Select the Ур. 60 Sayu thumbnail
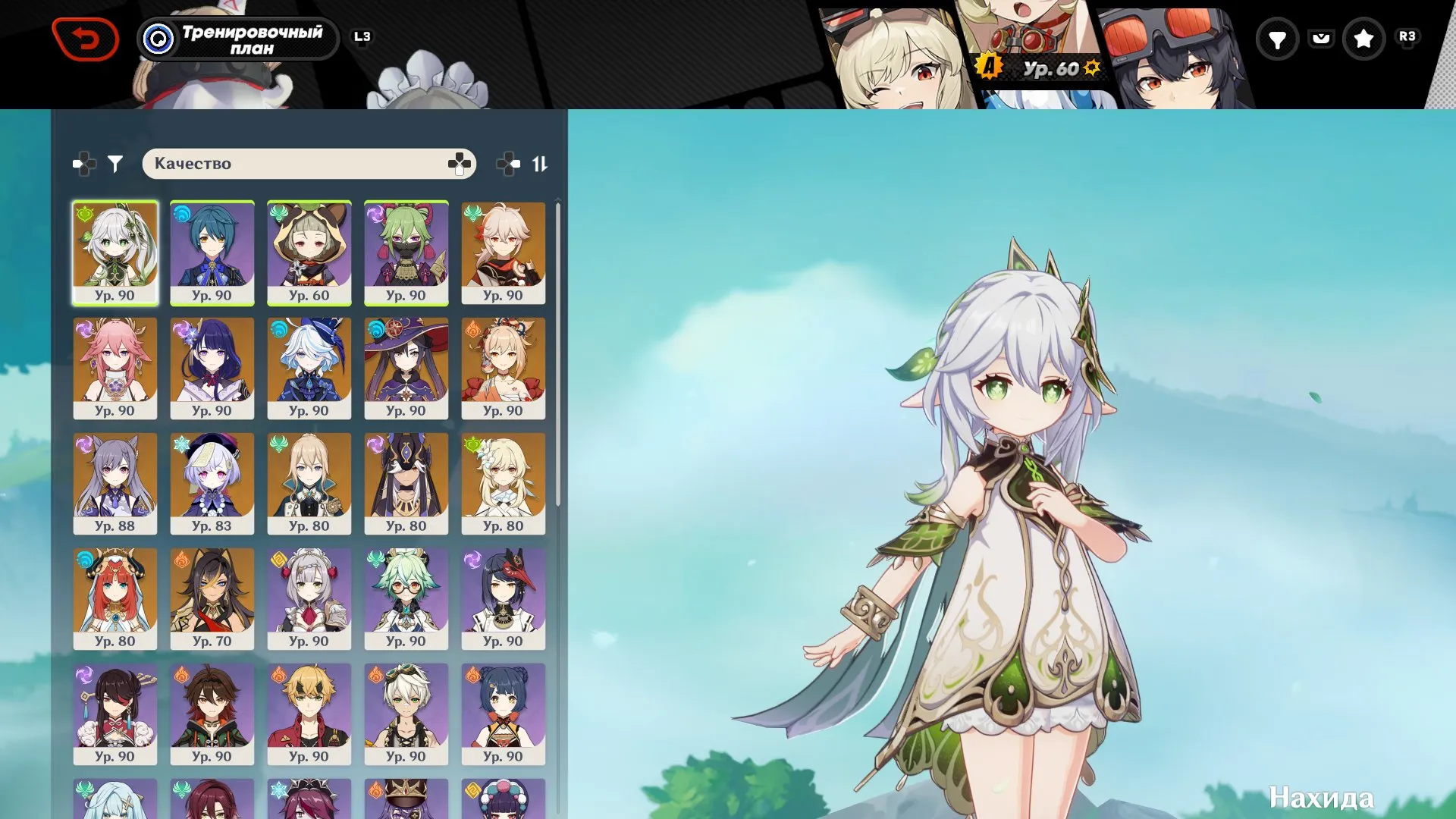 [x=309, y=253]
